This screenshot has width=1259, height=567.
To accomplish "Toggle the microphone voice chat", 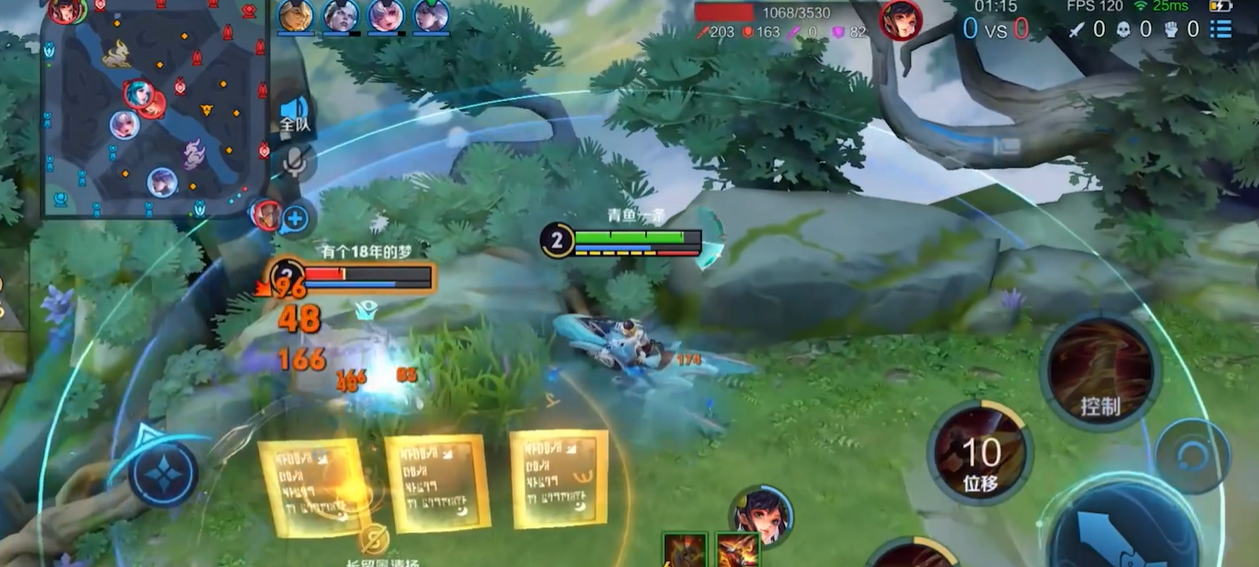I will point(296,161).
